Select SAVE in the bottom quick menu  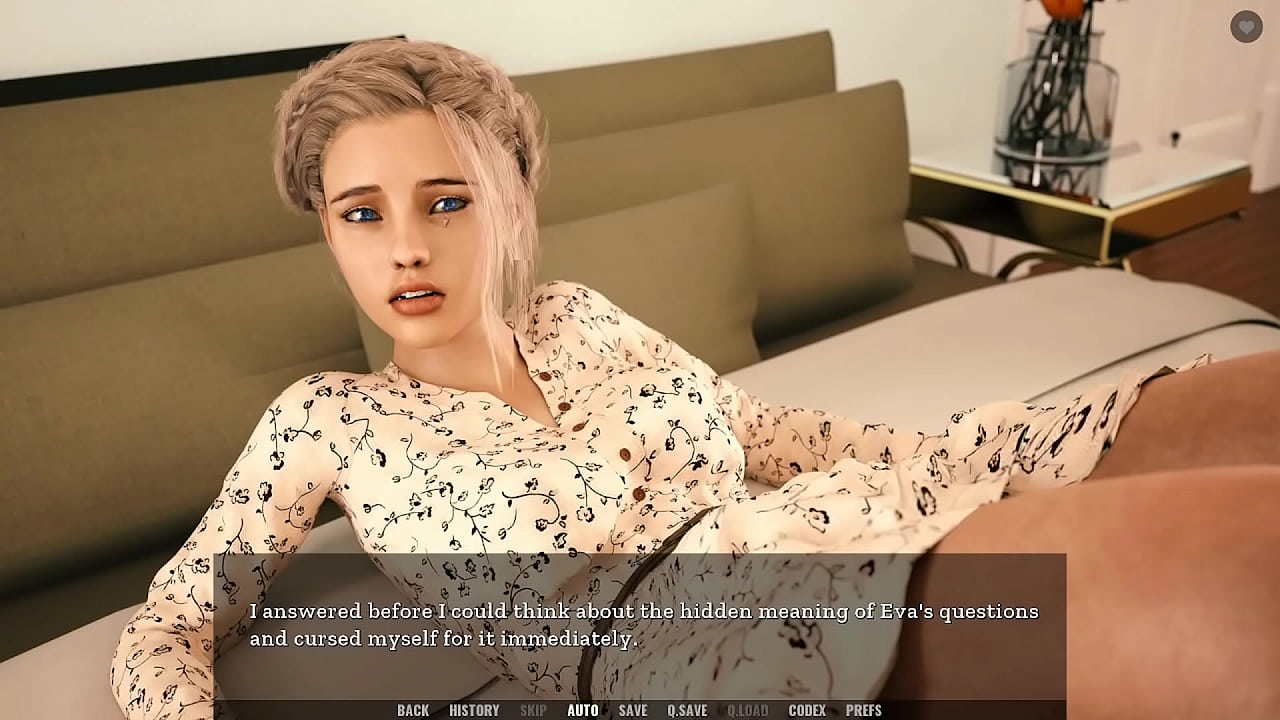[x=634, y=710]
